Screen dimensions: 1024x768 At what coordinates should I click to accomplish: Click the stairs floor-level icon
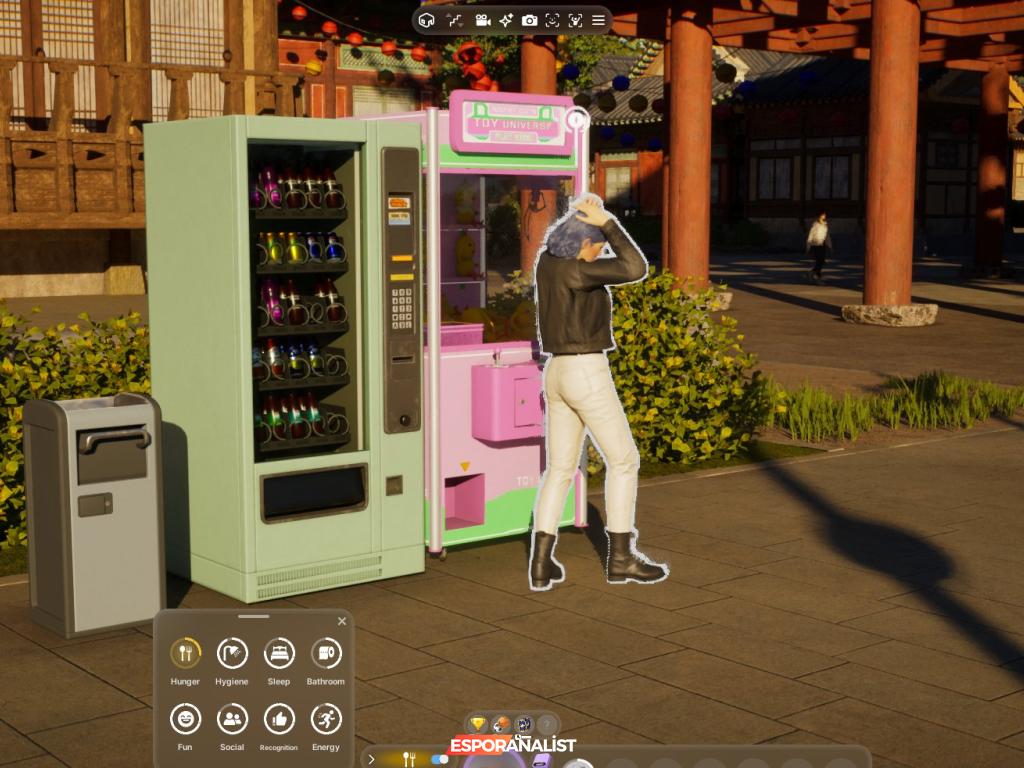click(x=455, y=20)
